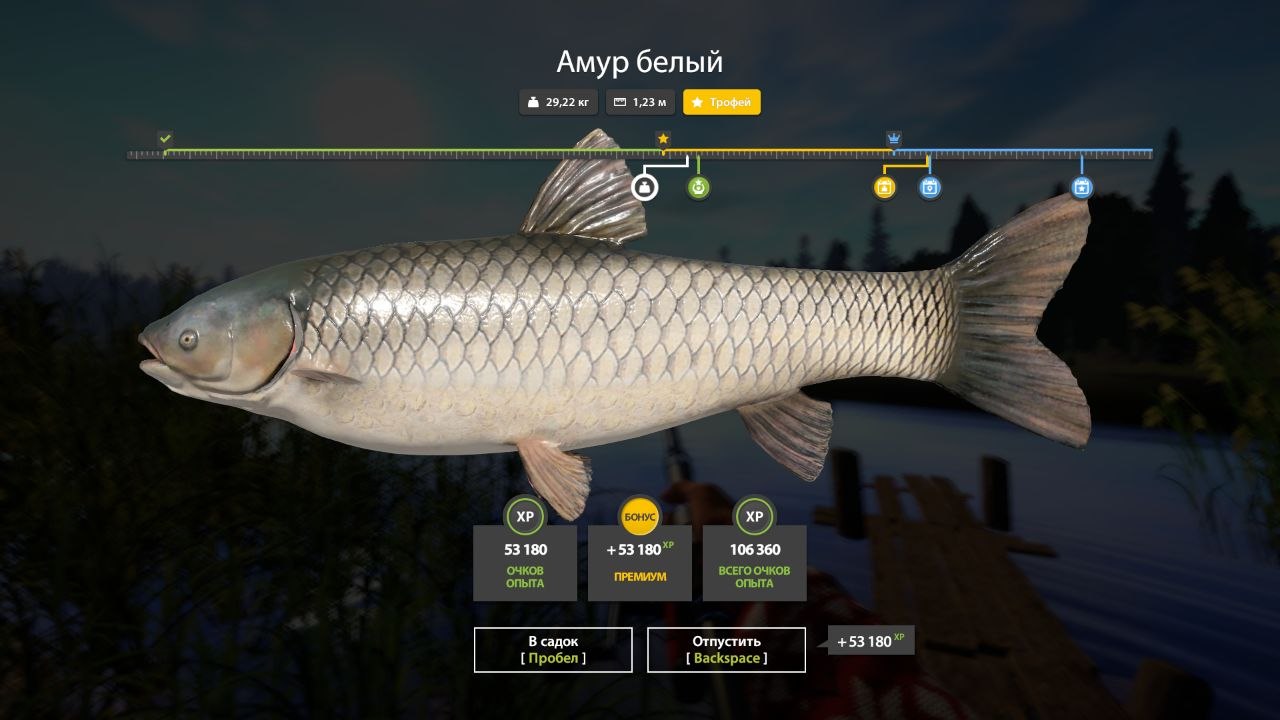Click the 1,23 м length badge
Screen dimensions: 1280x720
point(639,102)
